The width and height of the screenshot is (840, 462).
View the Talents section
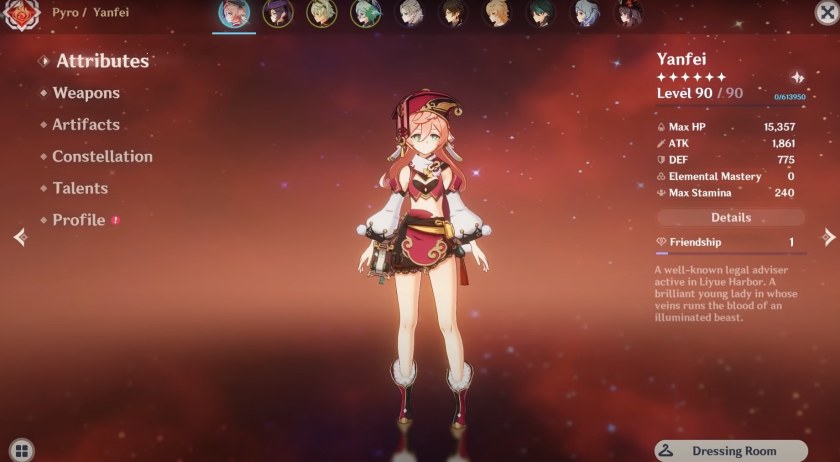click(80, 188)
